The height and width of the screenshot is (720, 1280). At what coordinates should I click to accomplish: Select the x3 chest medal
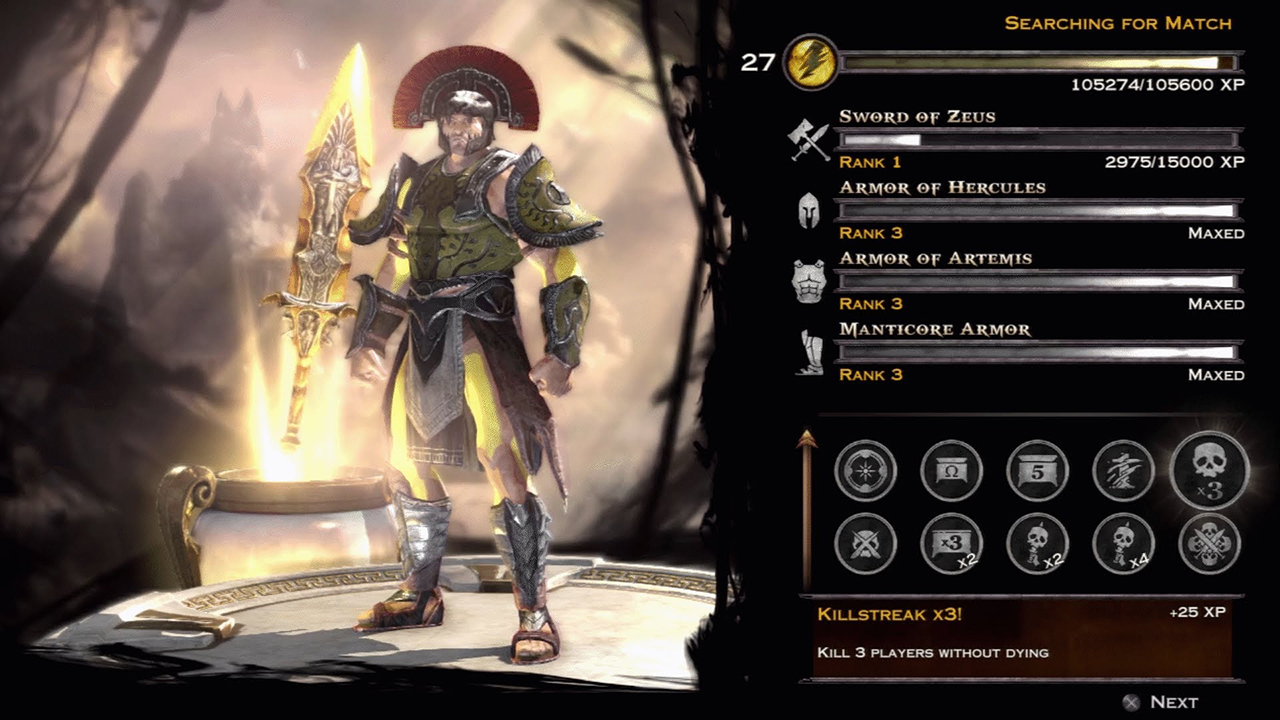coord(951,543)
